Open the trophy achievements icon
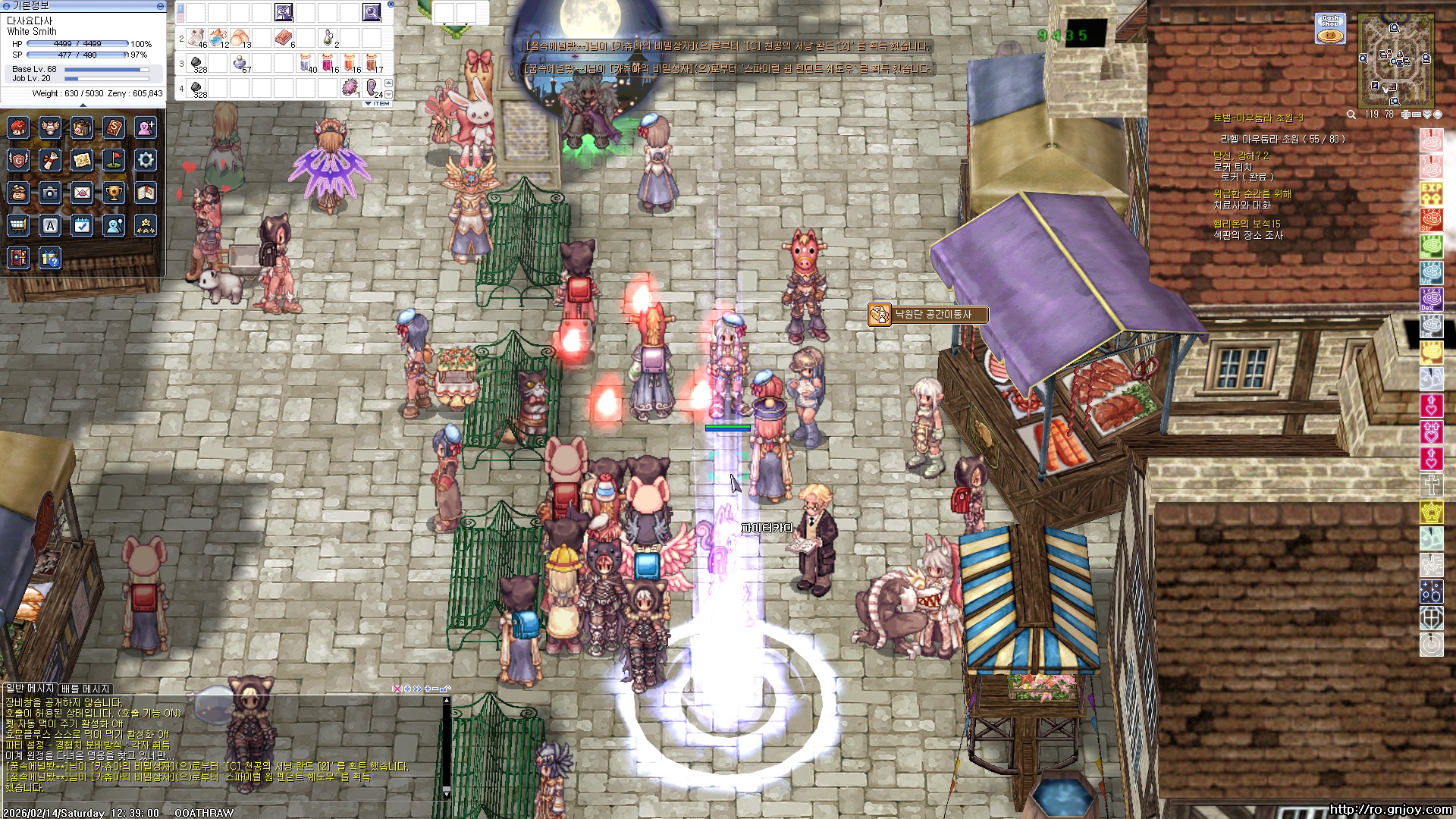The height and width of the screenshot is (819, 1456). pyautogui.click(x=114, y=193)
